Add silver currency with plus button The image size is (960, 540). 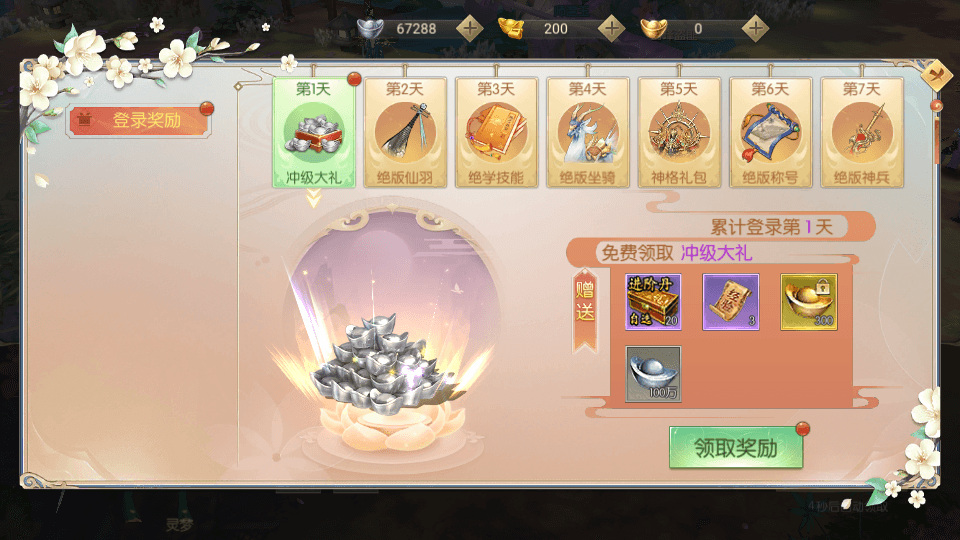pos(469,28)
